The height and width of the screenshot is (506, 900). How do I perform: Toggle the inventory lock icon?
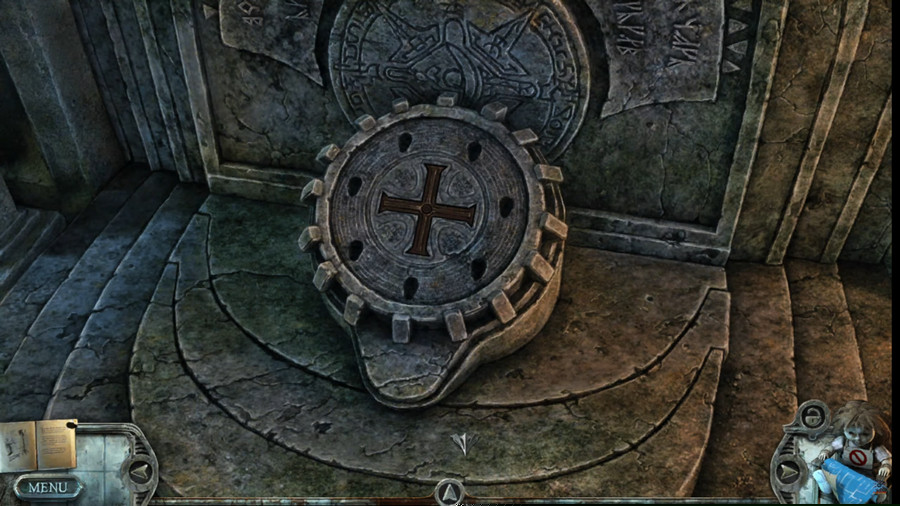pos(812,418)
